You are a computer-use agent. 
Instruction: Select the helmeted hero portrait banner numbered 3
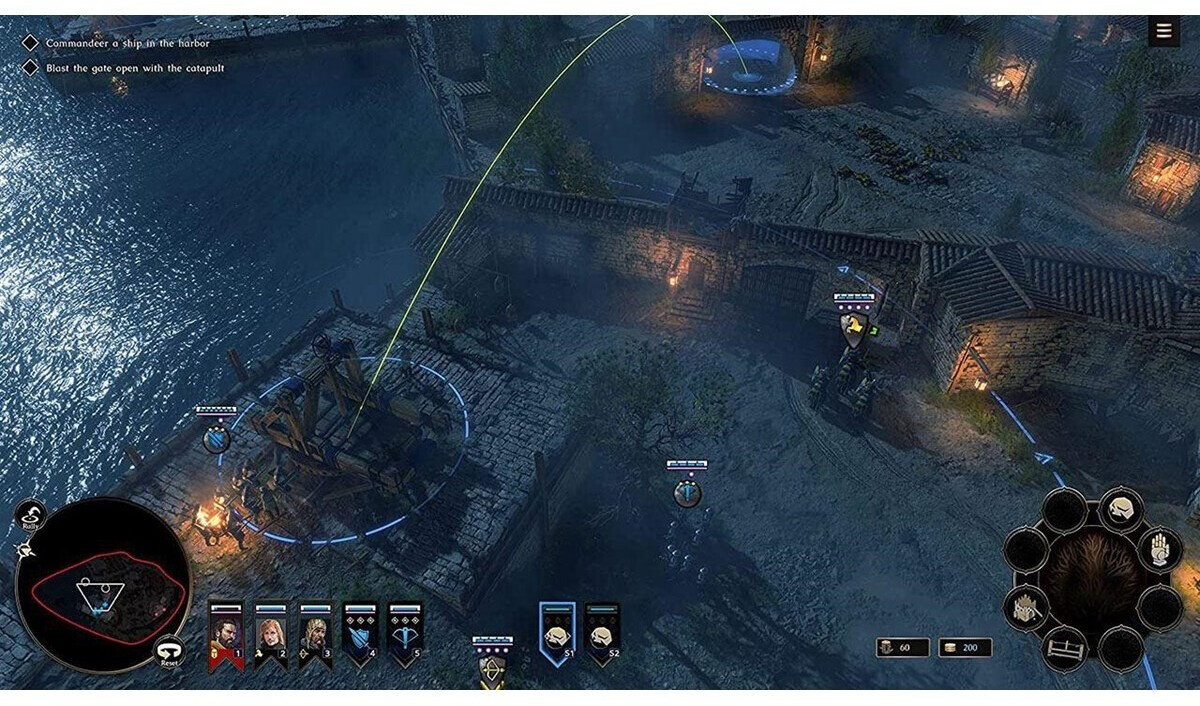(315, 635)
